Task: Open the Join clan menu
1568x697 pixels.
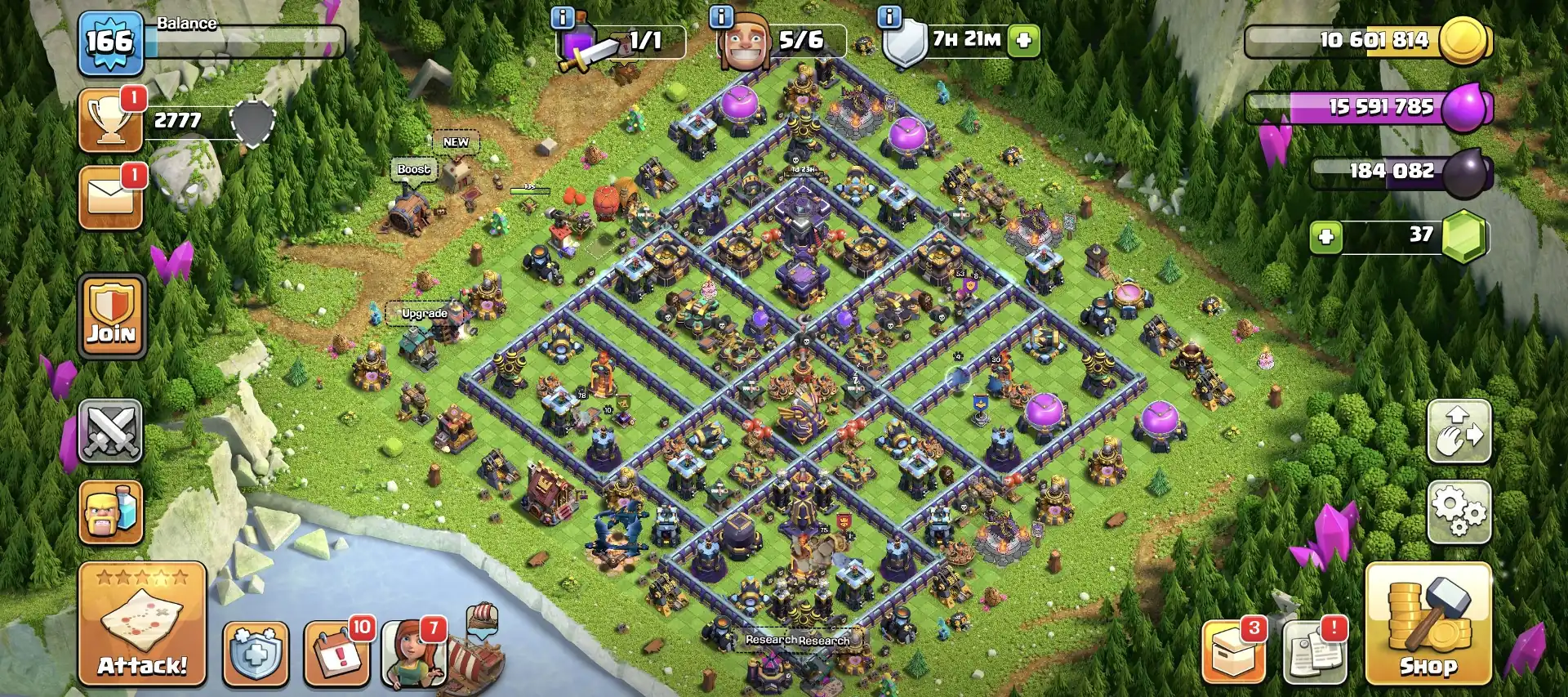Action: pyautogui.click(x=111, y=316)
